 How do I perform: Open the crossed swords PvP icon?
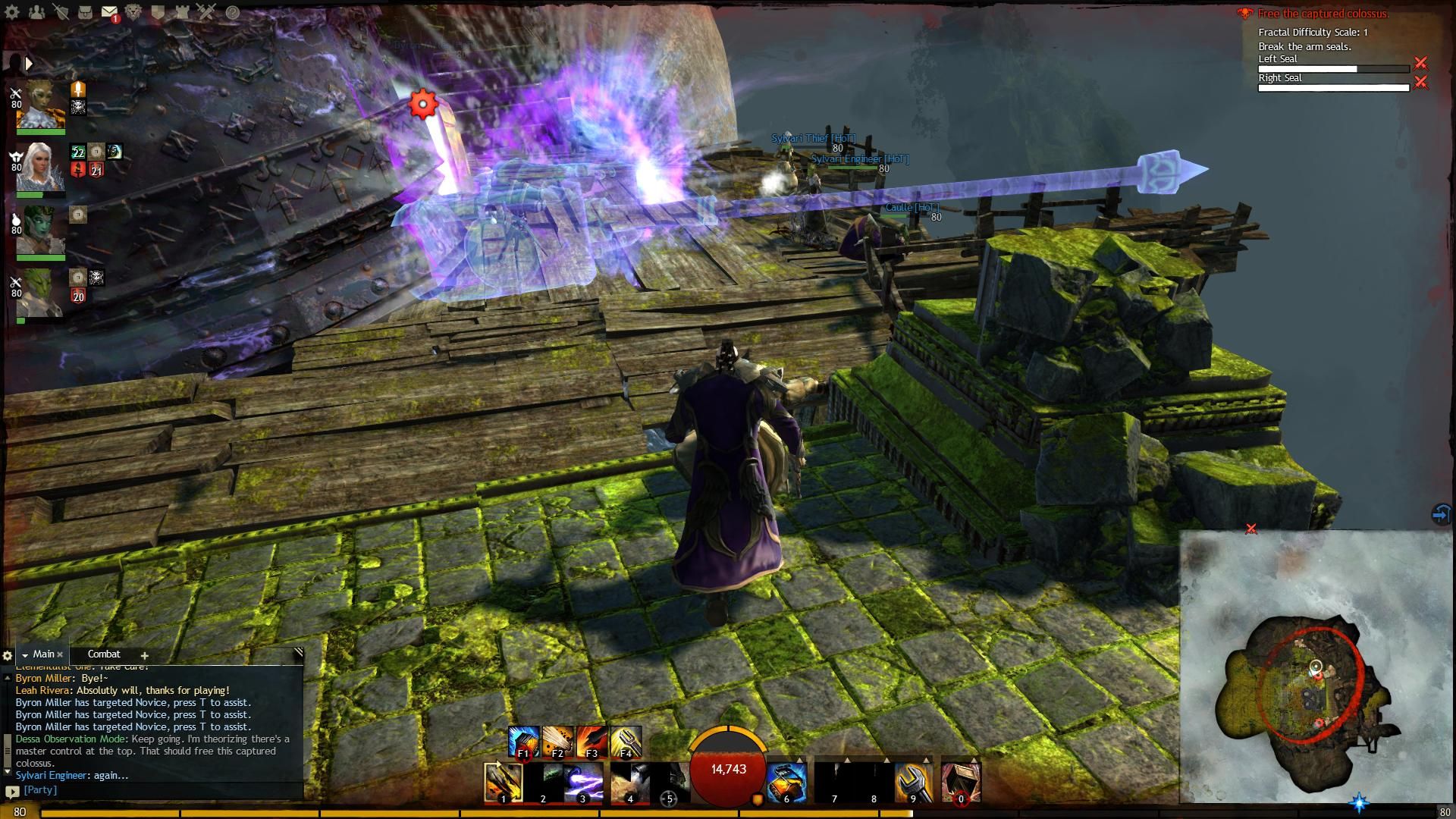coord(206,12)
